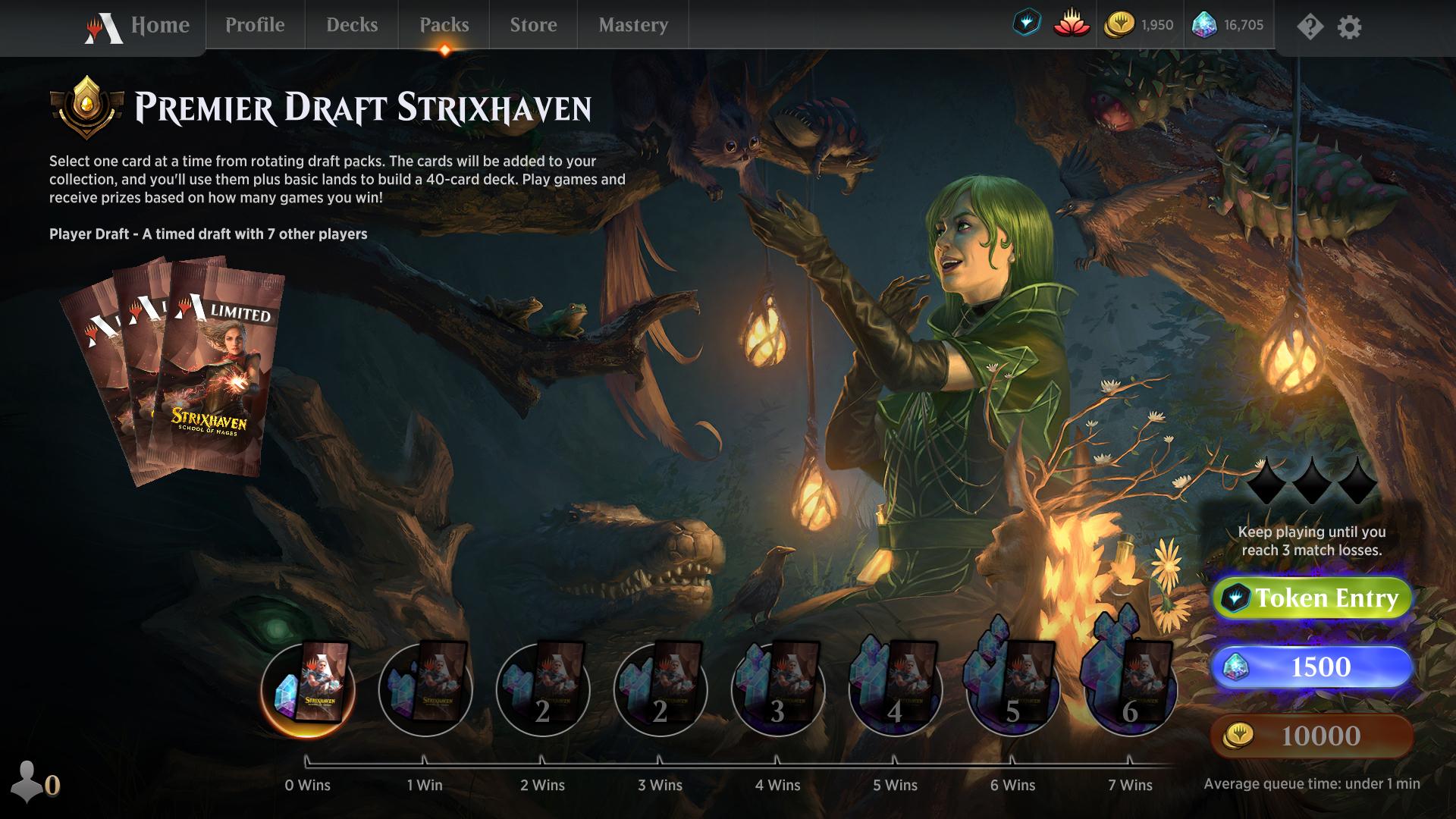Click the Premier Draft trophy emblem
The width and height of the screenshot is (1456, 819).
[x=86, y=106]
